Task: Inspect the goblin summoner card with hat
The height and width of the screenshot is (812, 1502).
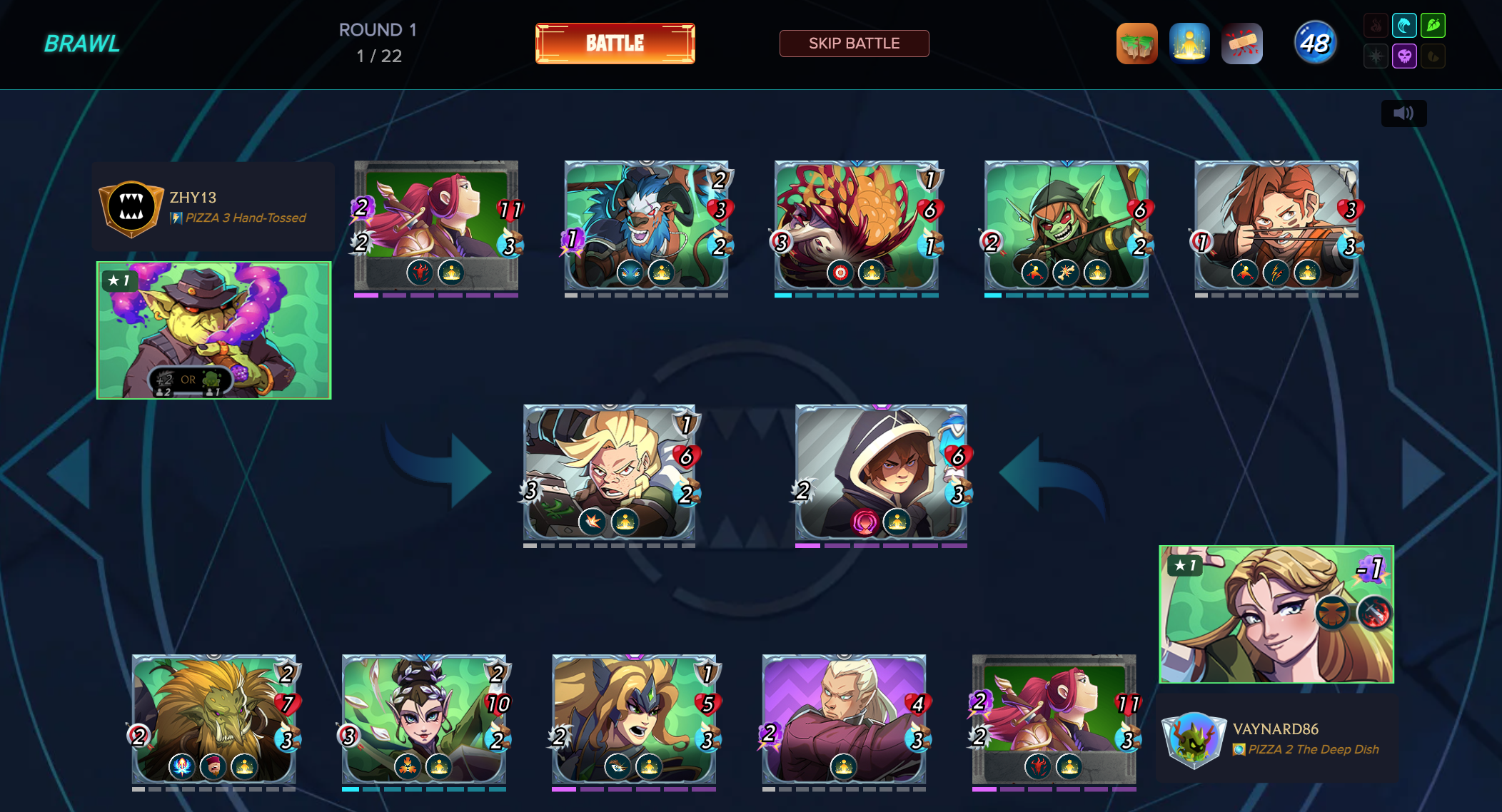Action: (213, 330)
